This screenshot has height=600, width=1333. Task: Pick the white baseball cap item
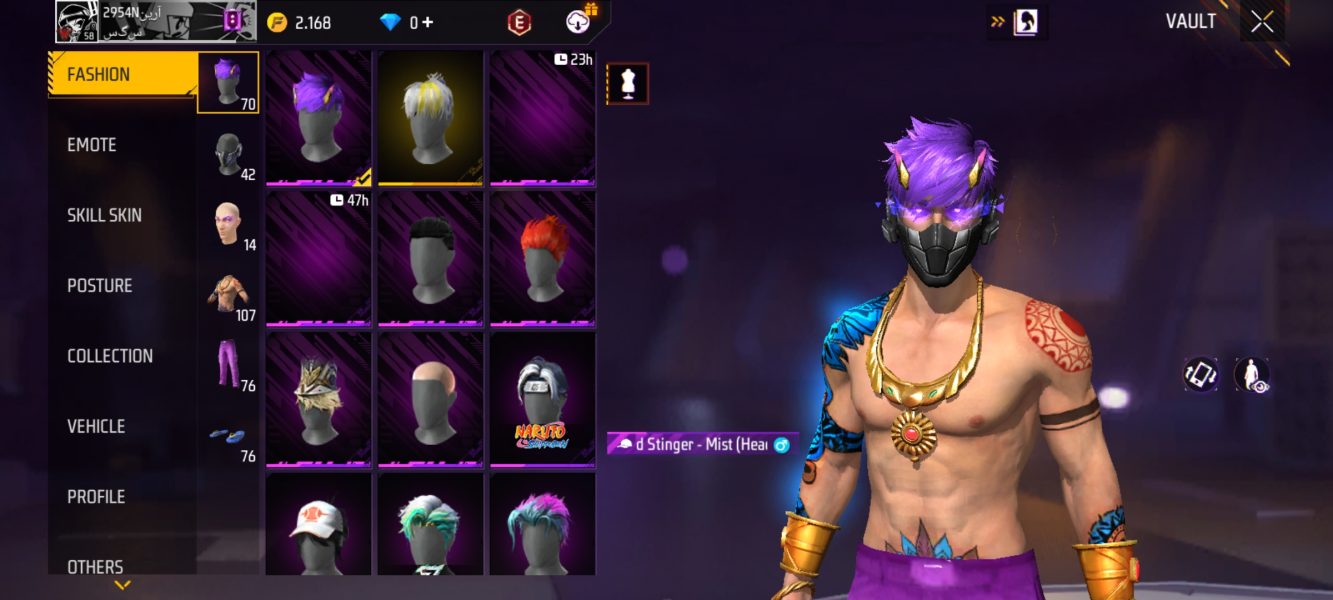click(x=319, y=525)
